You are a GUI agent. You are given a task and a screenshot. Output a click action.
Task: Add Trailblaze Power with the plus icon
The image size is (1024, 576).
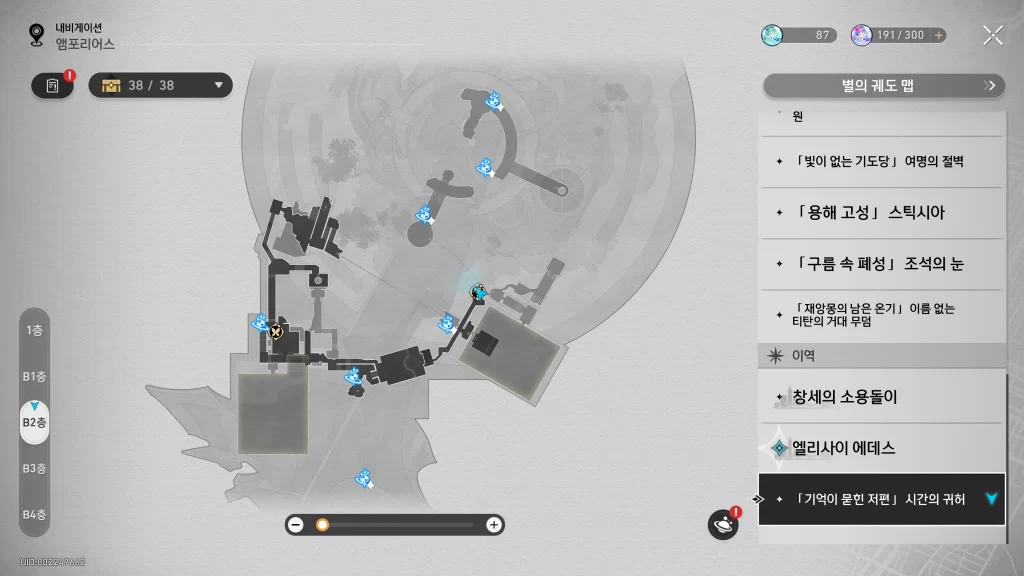(x=938, y=35)
